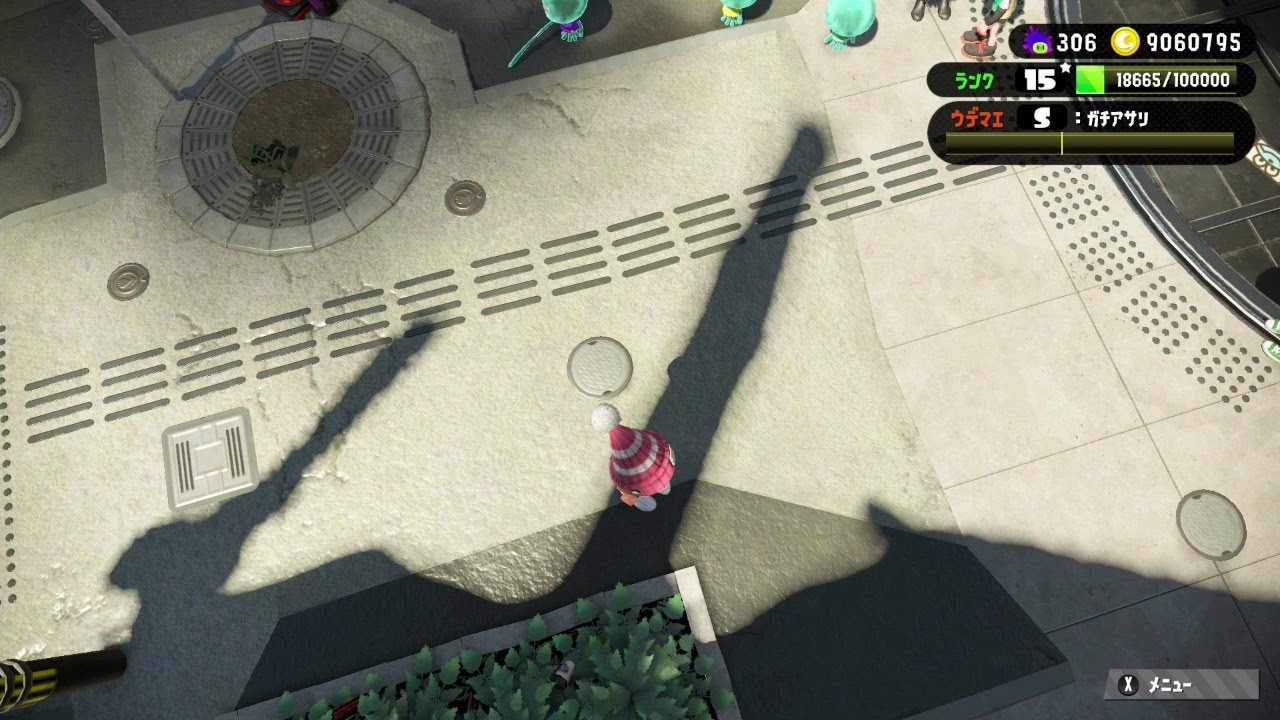Click the ウデマエ rank-meter bar
The image size is (1280, 720).
coord(1085,143)
